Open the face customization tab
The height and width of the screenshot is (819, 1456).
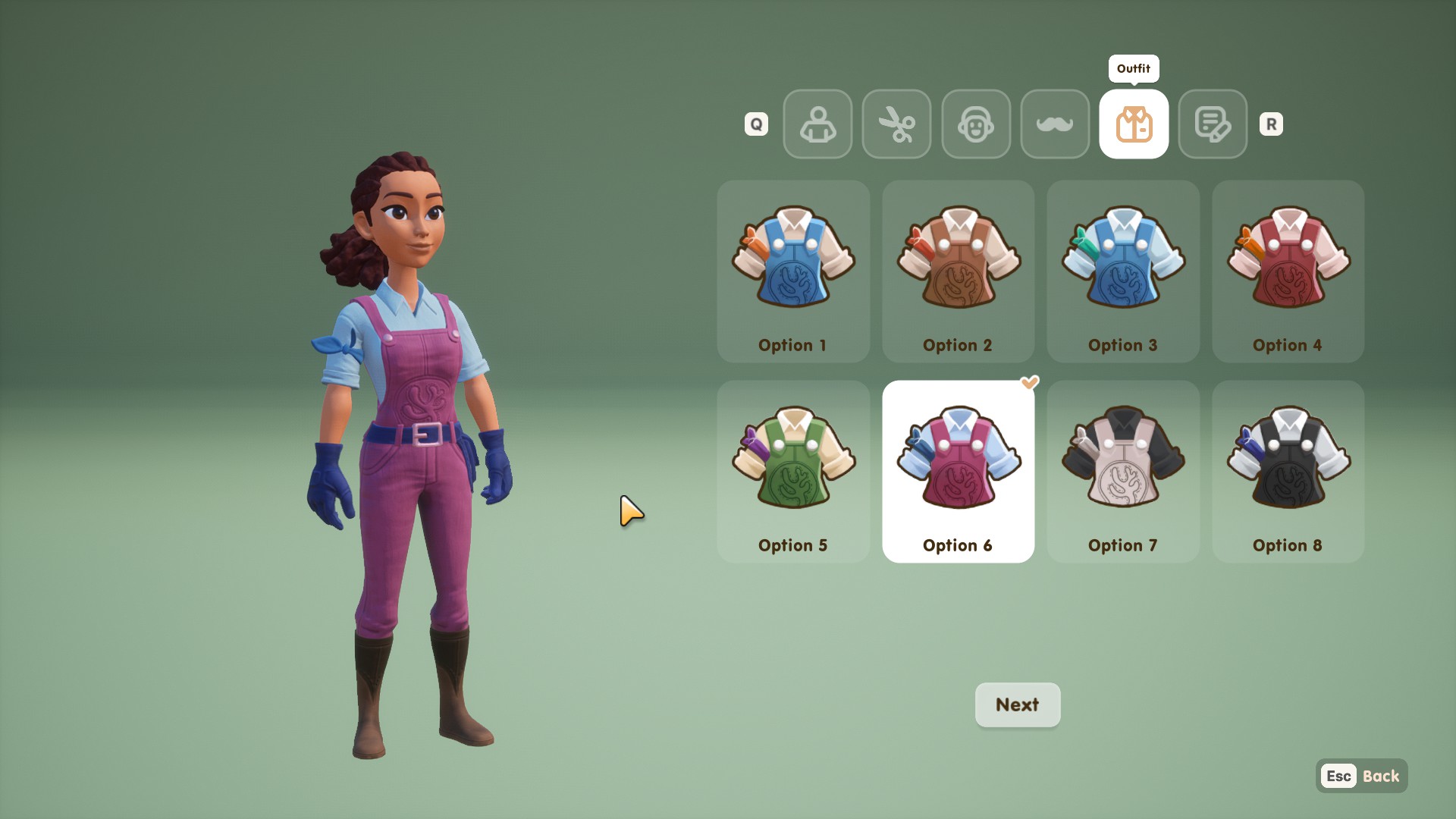[976, 124]
